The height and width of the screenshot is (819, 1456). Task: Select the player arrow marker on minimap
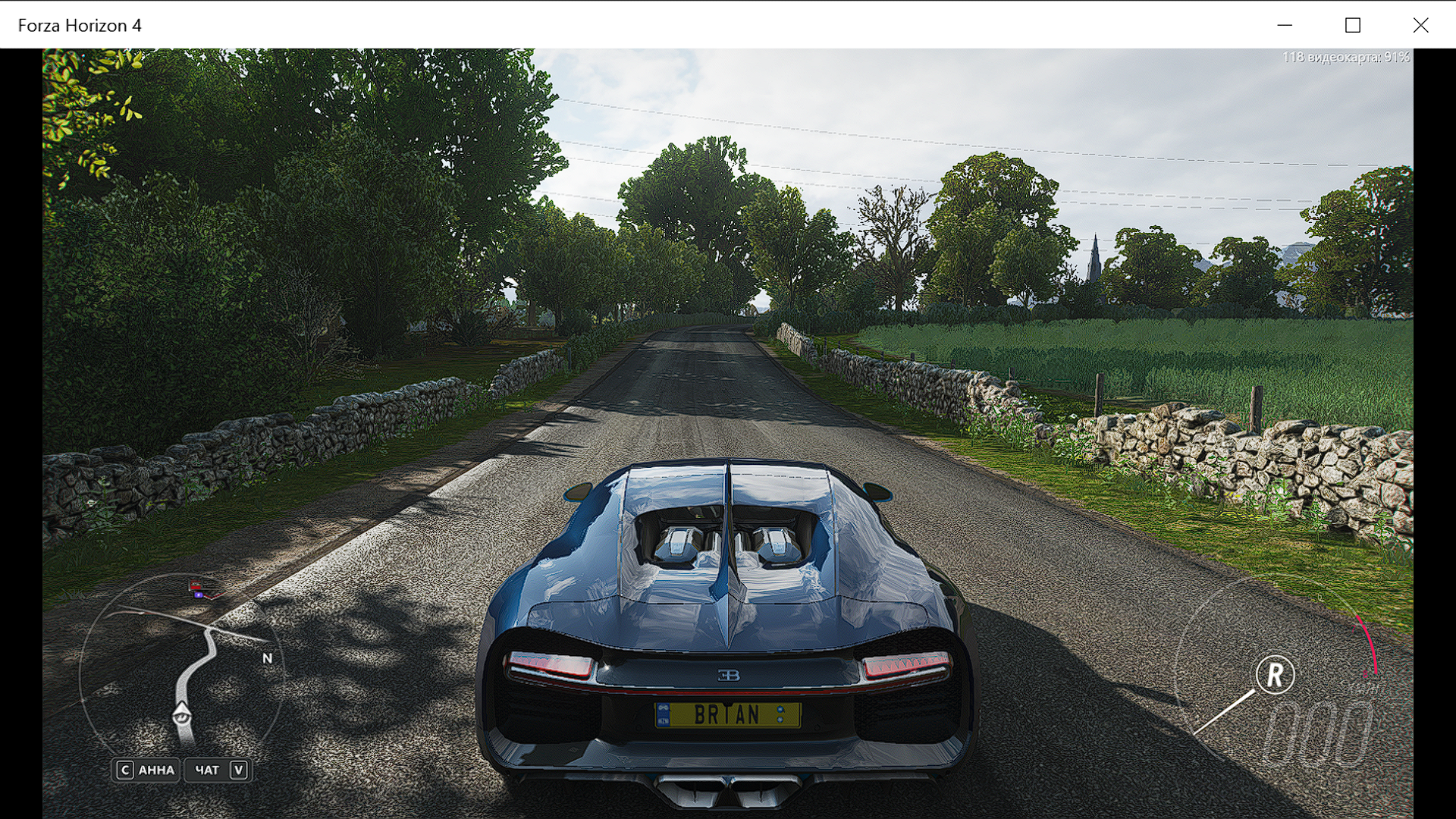tap(182, 715)
